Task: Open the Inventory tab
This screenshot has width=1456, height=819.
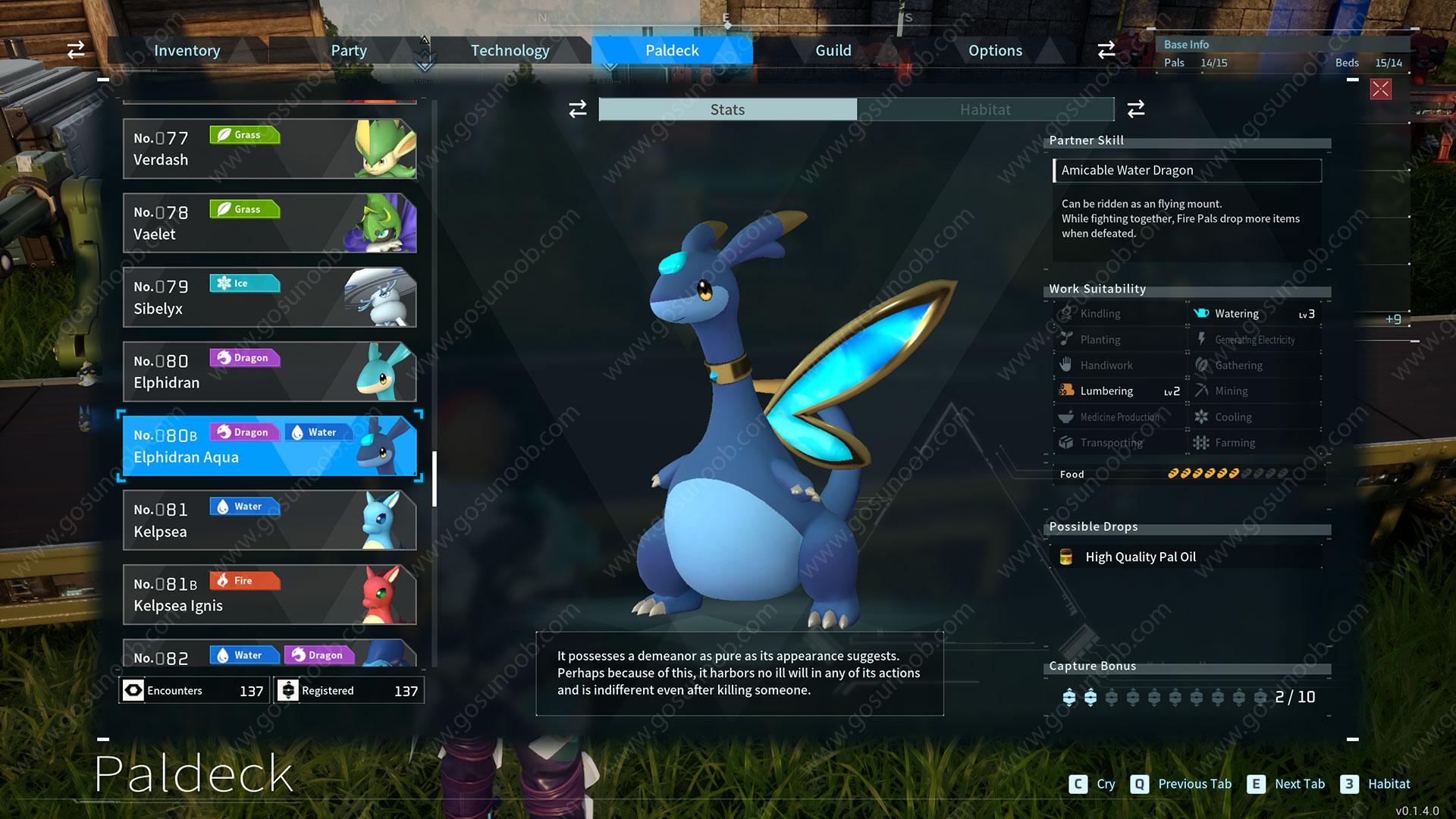Action: 187,51
